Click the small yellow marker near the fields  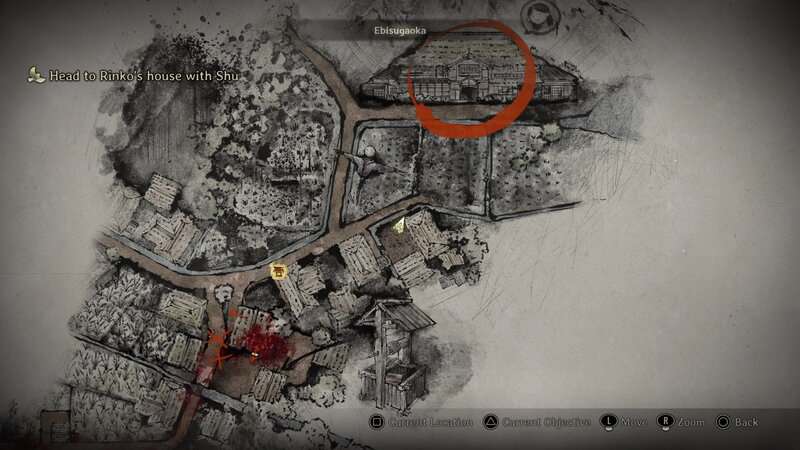click(398, 226)
